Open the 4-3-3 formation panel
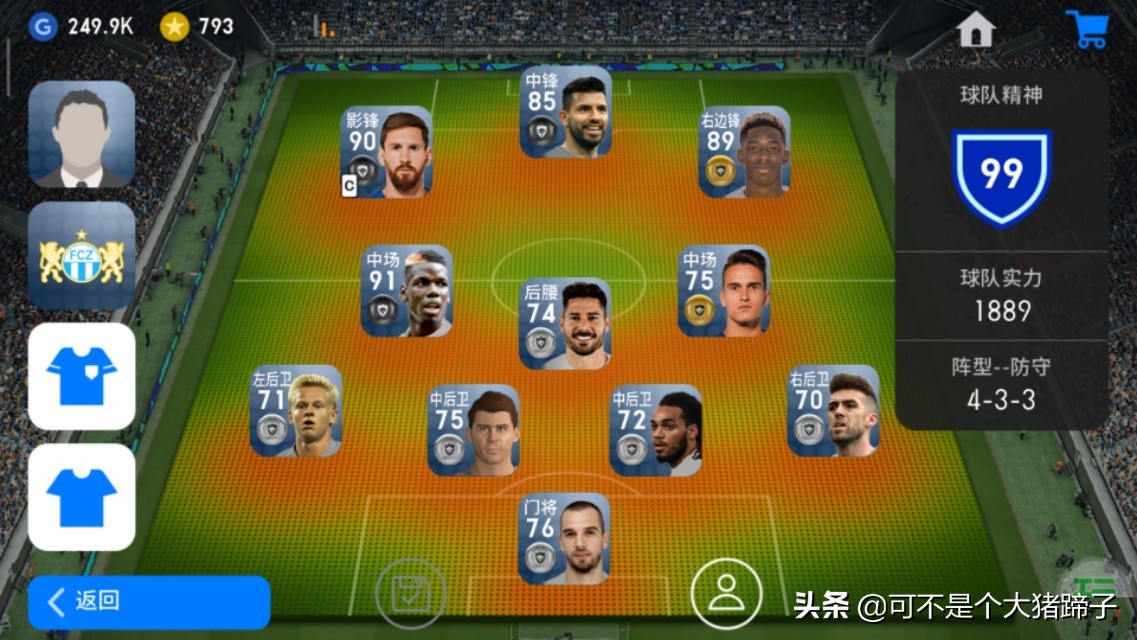The width and height of the screenshot is (1137, 640). click(1001, 386)
